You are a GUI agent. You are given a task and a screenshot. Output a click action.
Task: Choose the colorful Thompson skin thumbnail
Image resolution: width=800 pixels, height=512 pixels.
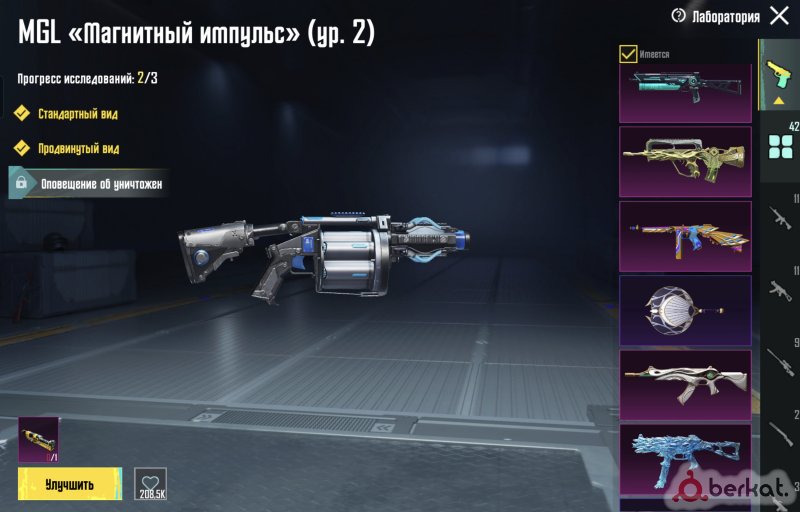click(685, 235)
